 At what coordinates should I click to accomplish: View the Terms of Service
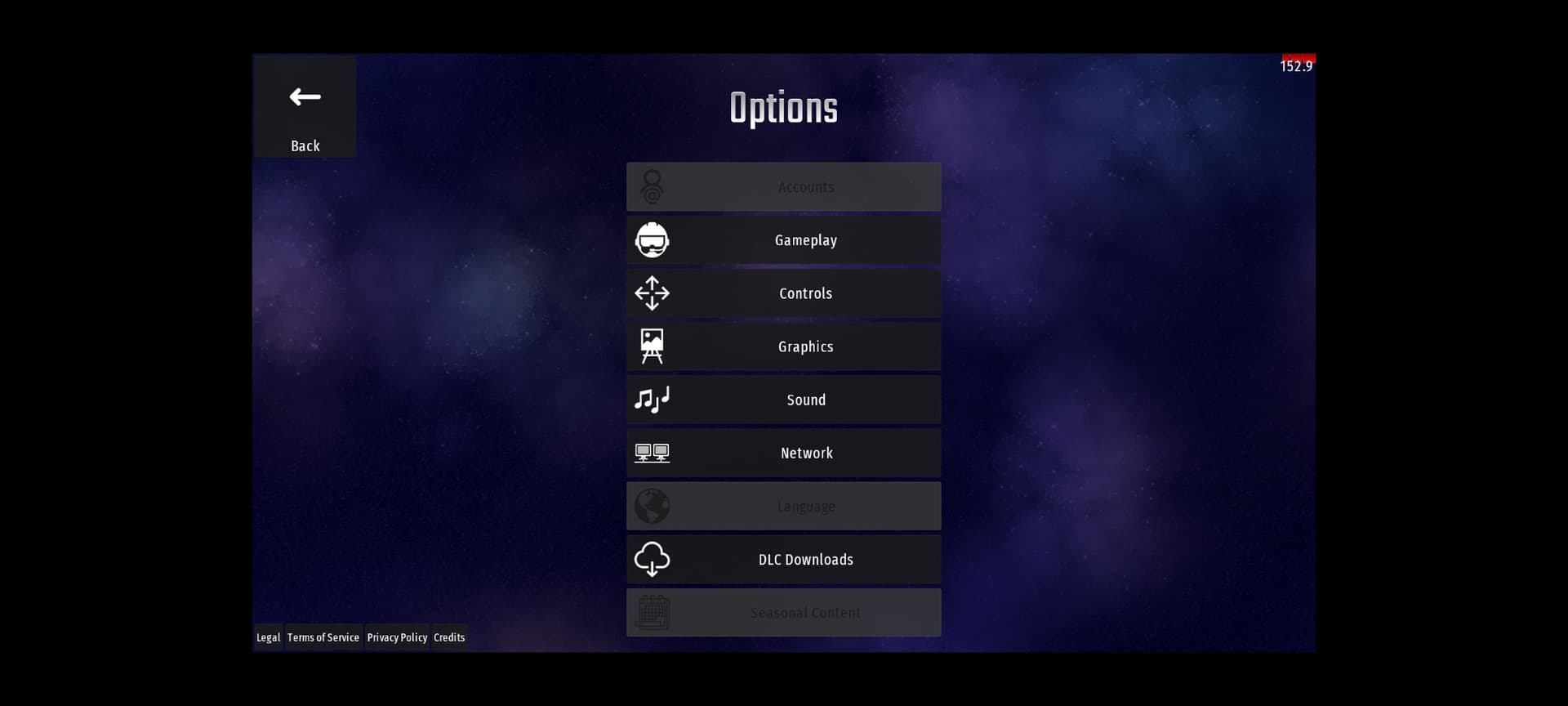click(x=323, y=637)
